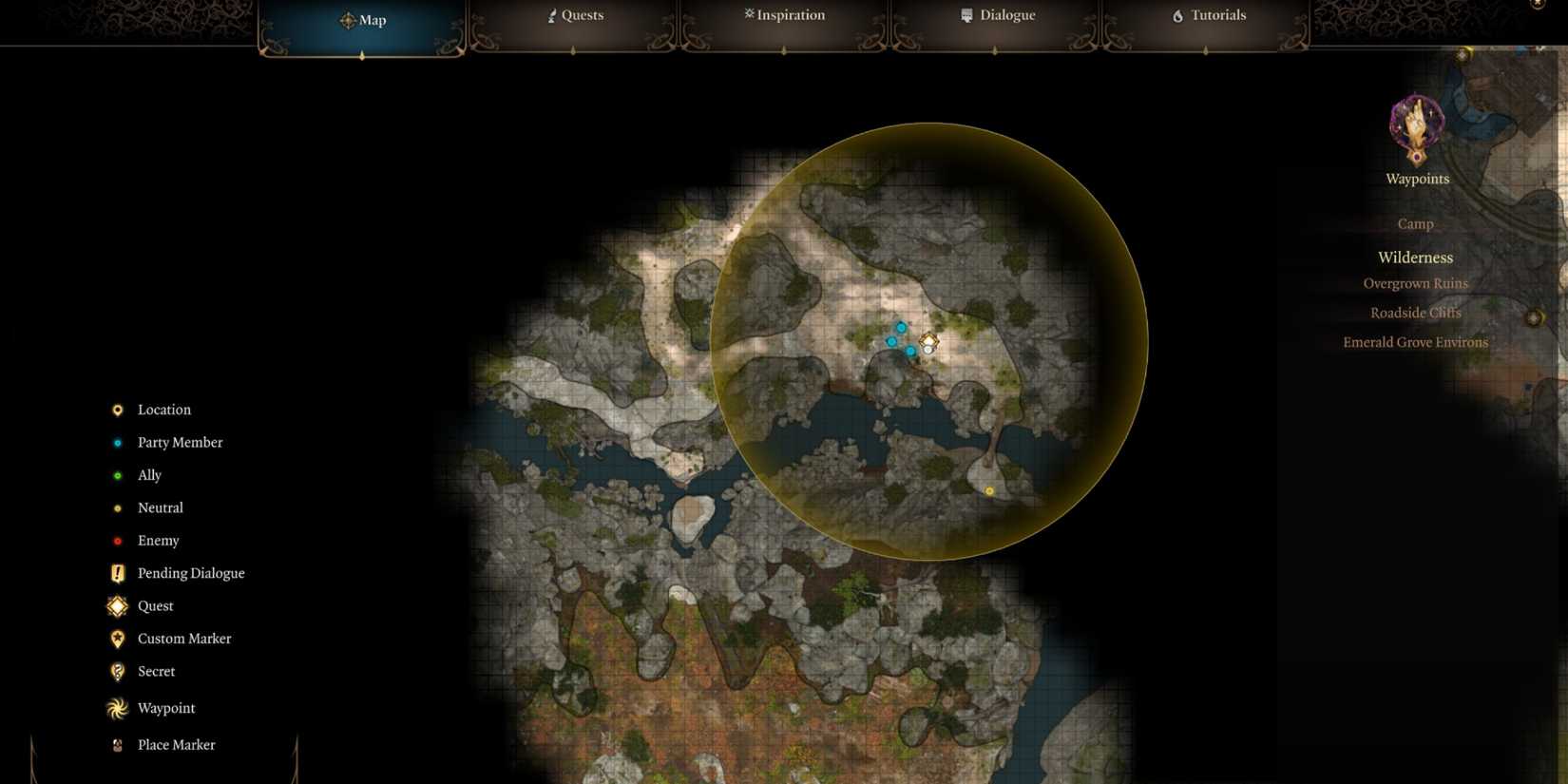Viewport: 1568px width, 784px height.
Task: Click the Ally green dot legend entry
Action: tap(117, 475)
